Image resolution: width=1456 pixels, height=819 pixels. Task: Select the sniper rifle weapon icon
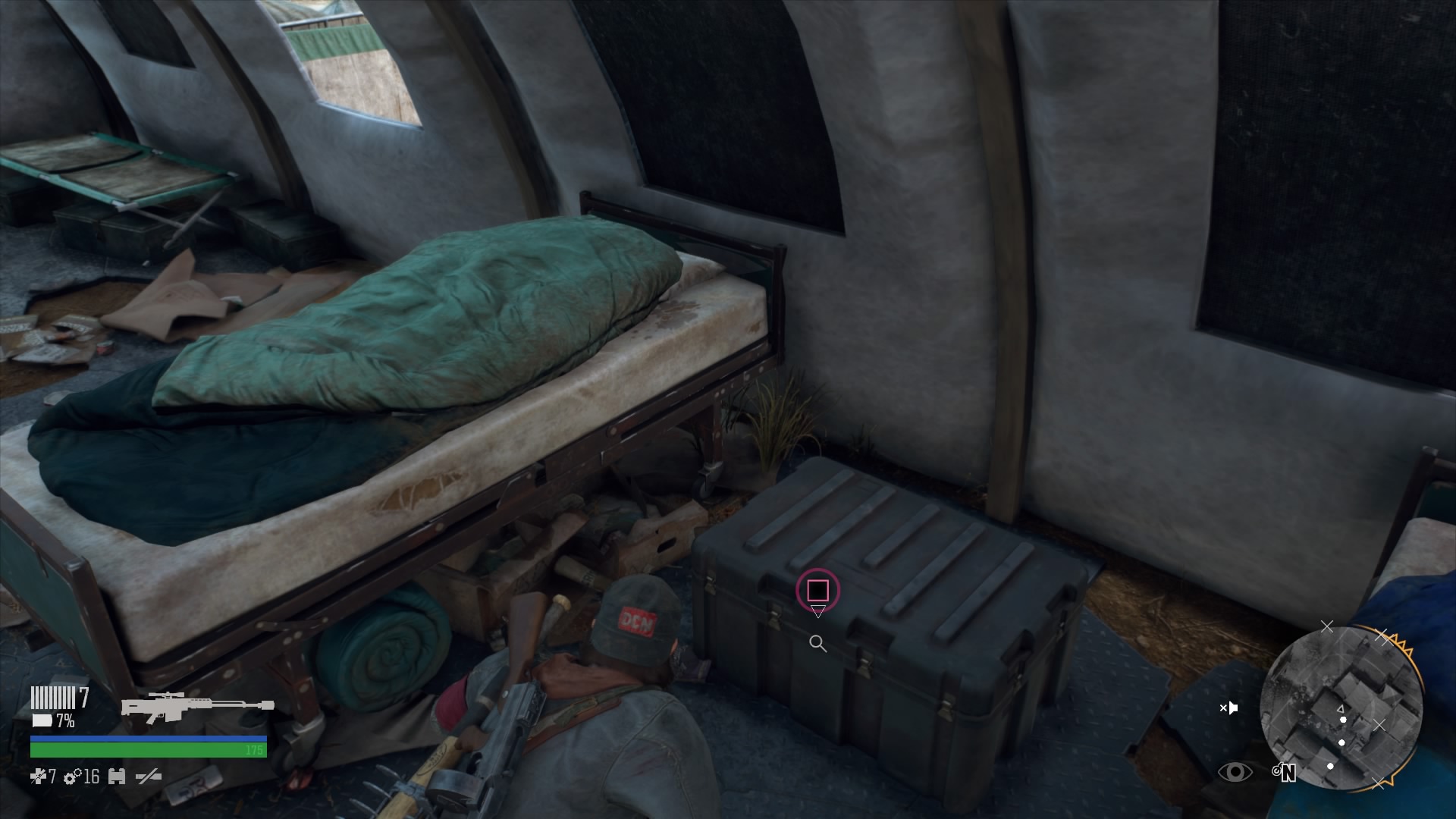pos(197,706)
